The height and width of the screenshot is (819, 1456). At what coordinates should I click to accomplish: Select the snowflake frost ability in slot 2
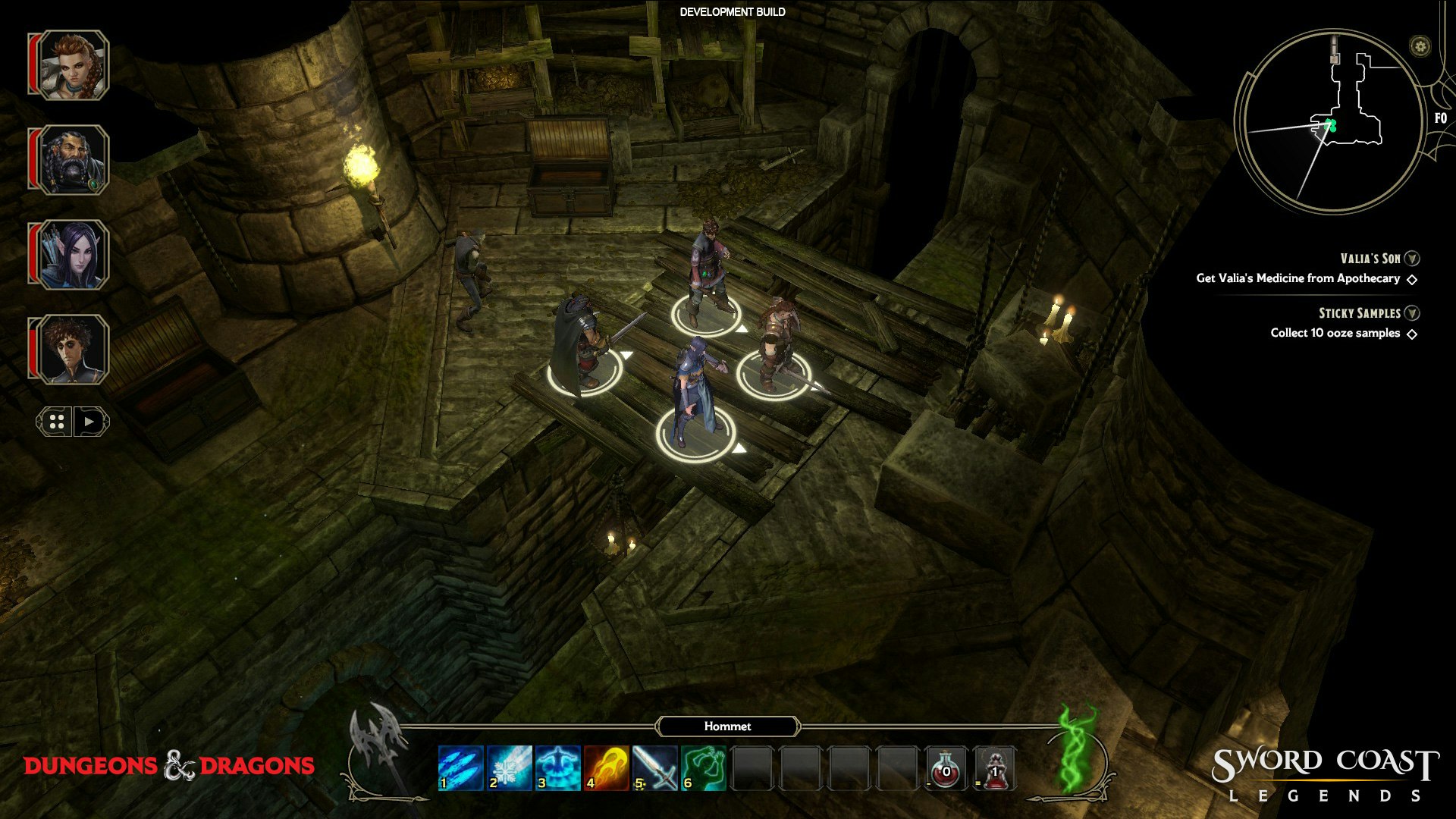[508, 767]
